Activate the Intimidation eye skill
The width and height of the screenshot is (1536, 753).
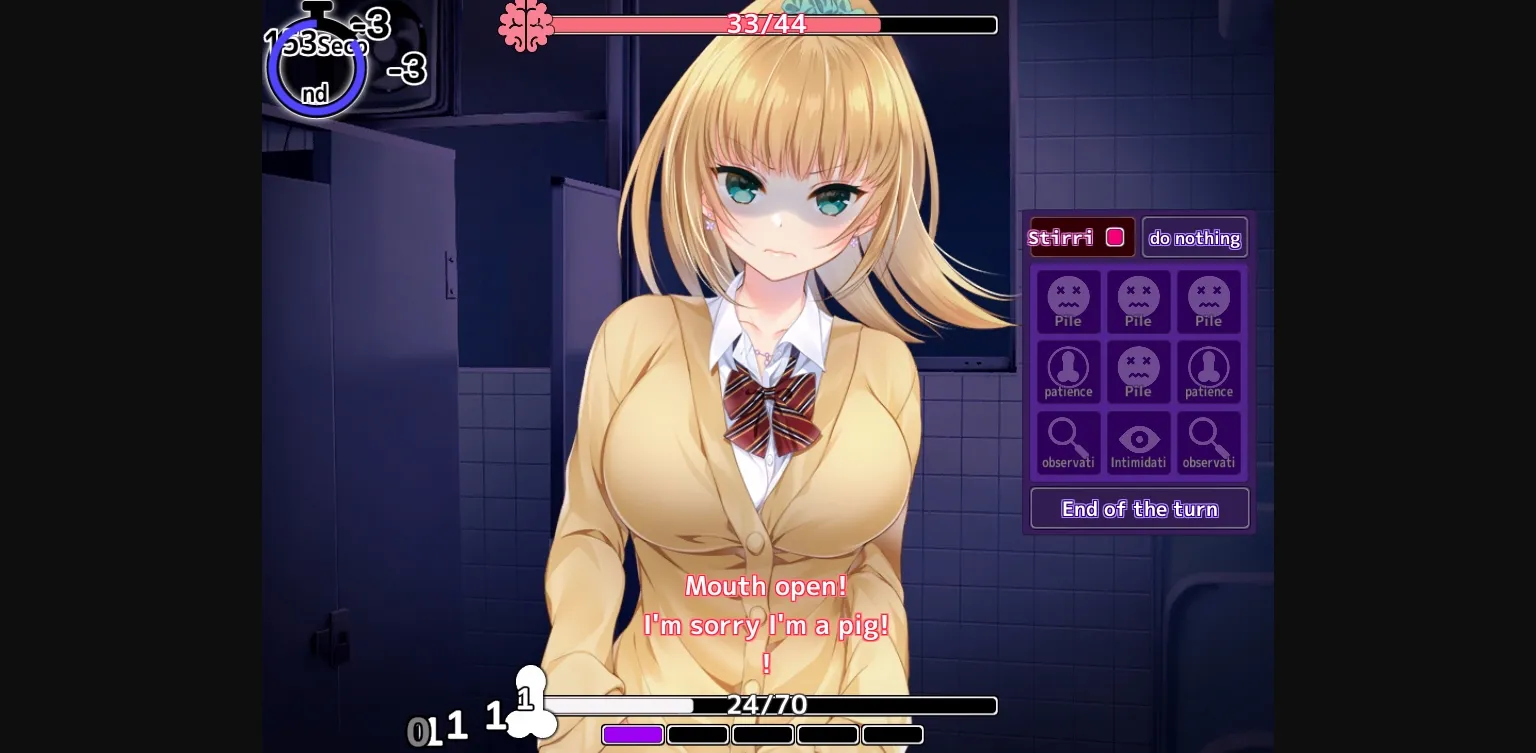click(x=1138, y=442)
